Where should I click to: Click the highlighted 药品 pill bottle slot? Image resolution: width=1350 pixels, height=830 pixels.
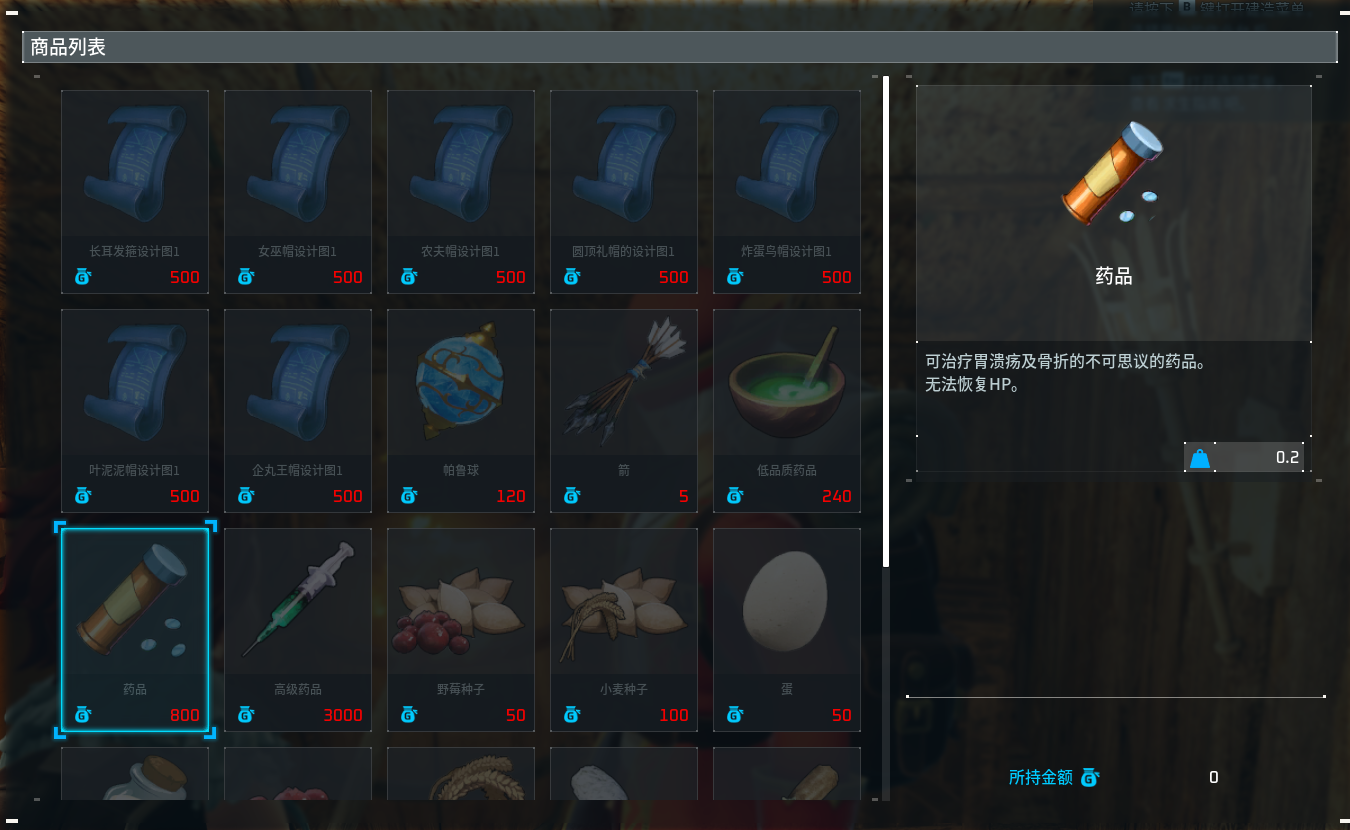(135, 630)
